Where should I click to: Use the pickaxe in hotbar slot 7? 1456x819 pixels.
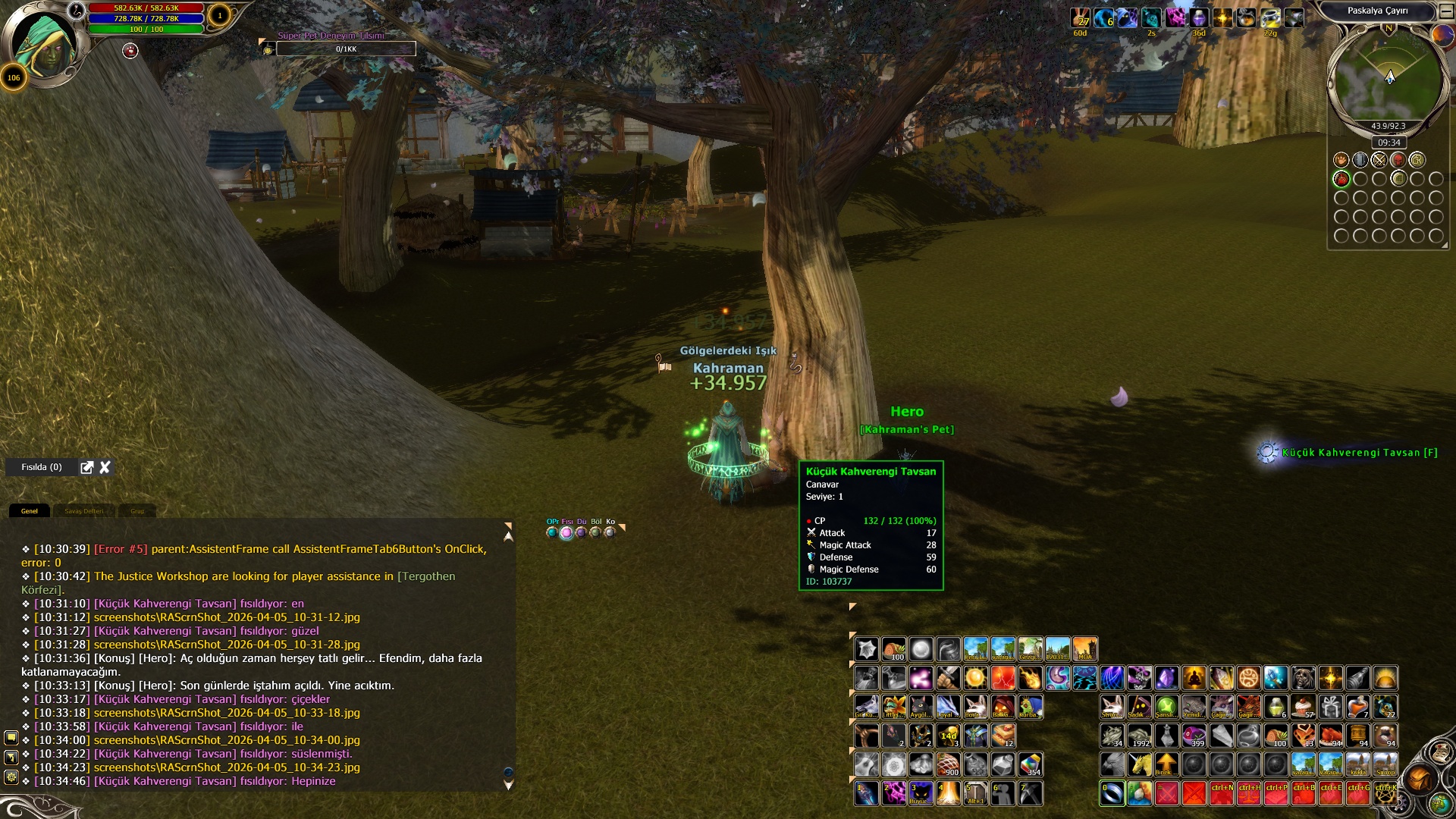coord(1030,793)
